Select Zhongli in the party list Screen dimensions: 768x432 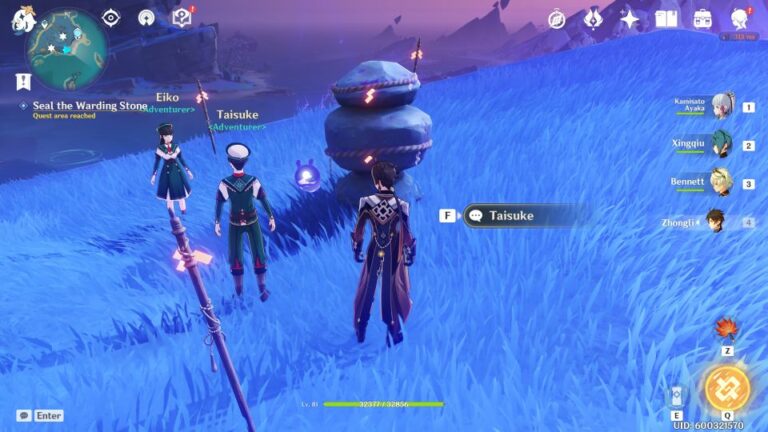(x=716, y=221)
